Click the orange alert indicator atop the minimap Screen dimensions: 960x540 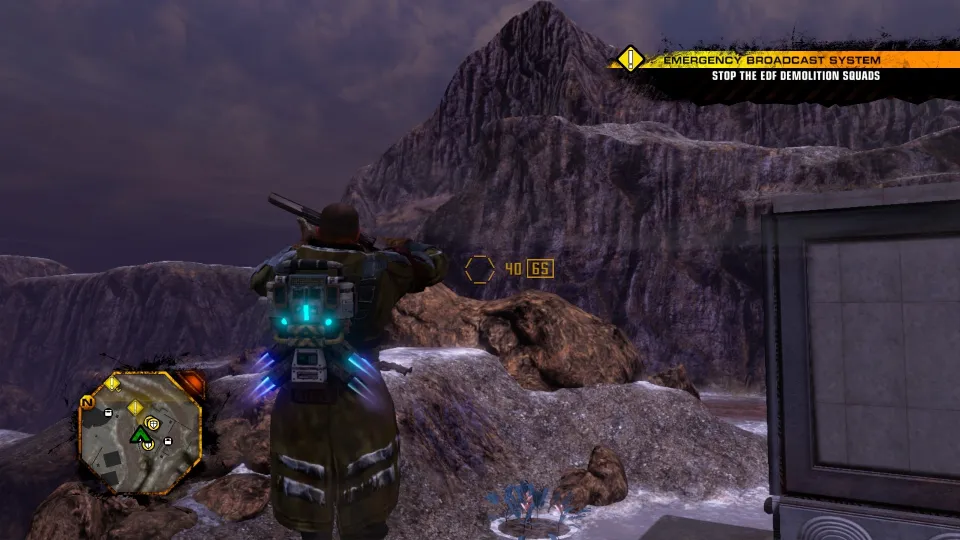pos(190,383)
